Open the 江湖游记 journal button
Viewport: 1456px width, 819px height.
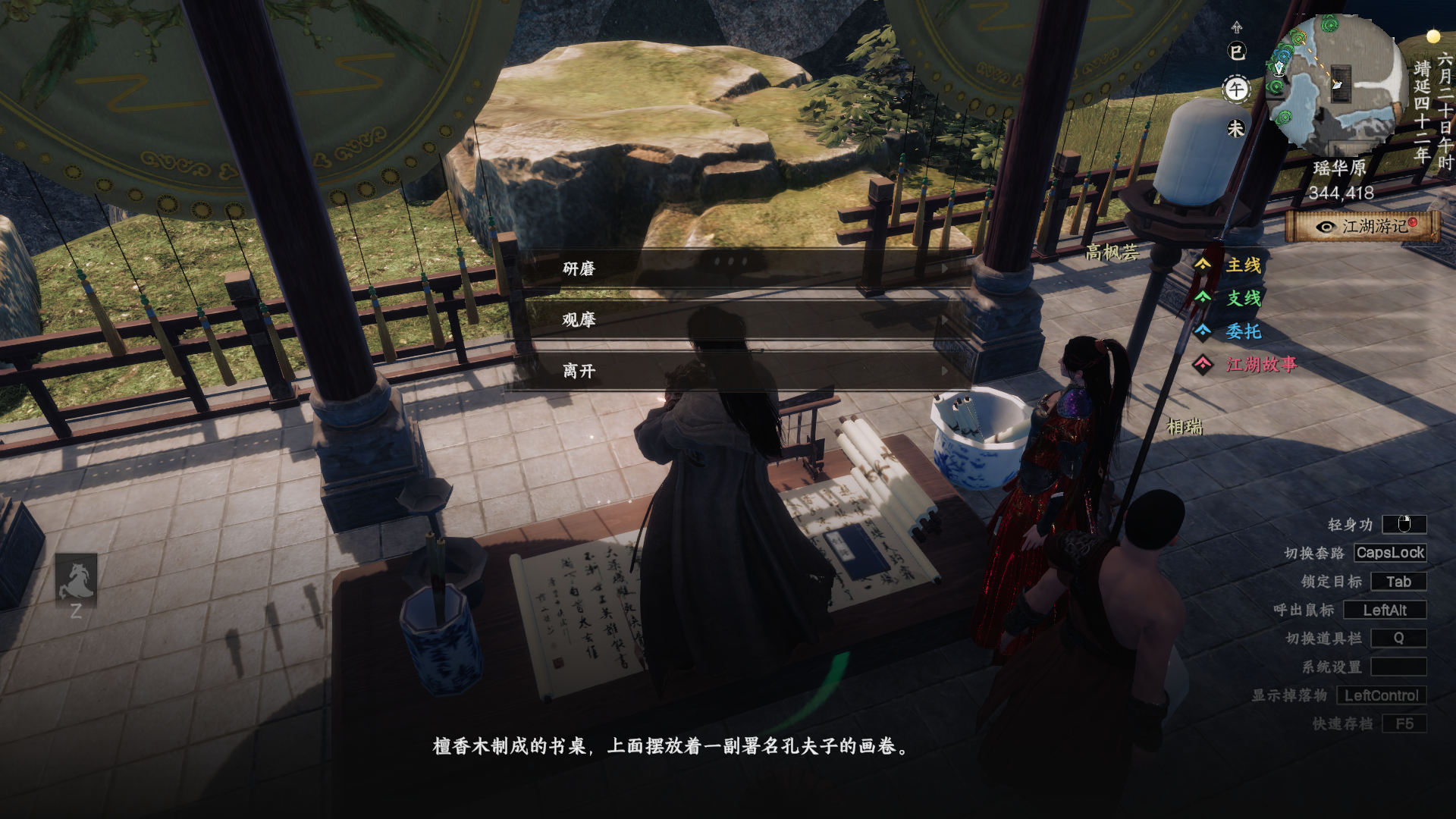point(1363,227)
